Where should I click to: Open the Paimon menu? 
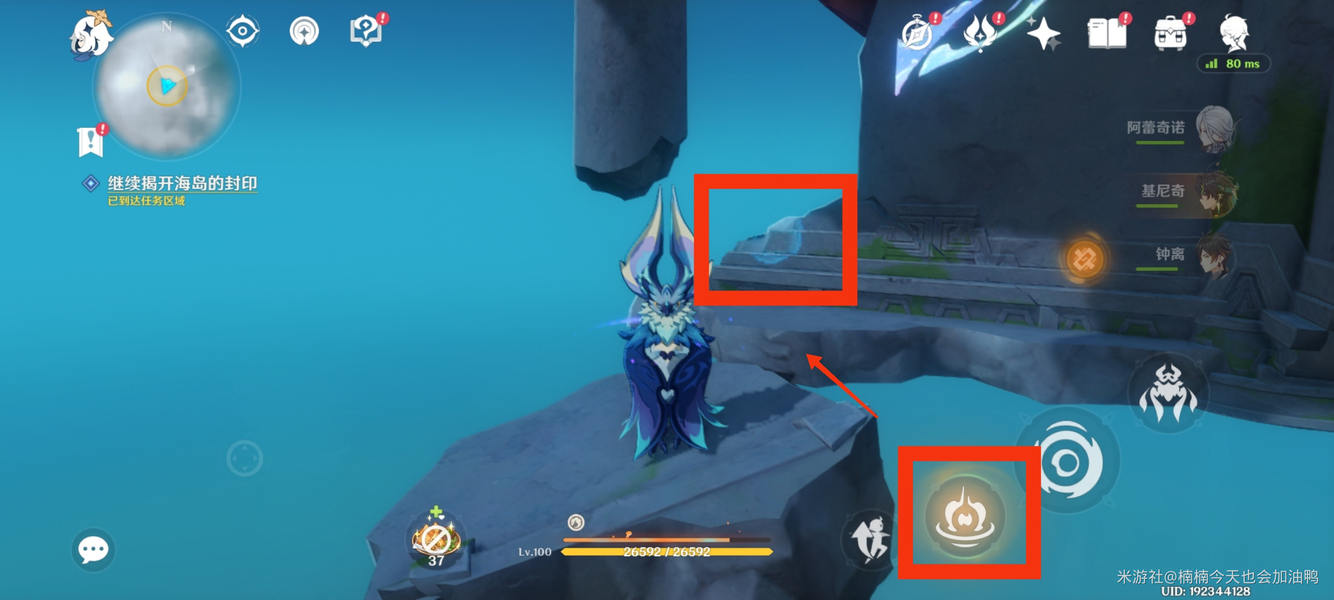pyautogui.click(x=91, y=32)
